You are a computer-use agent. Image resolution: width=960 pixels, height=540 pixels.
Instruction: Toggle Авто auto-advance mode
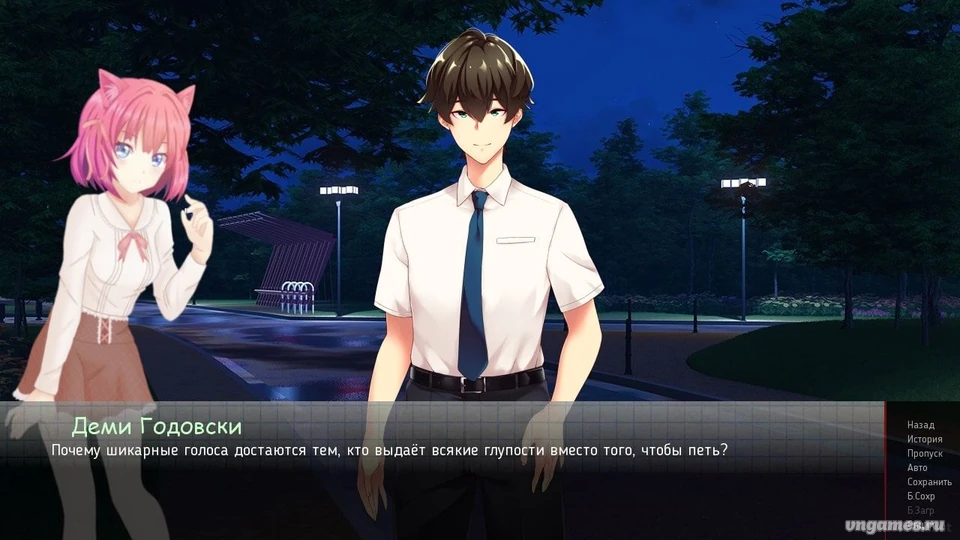click(917, 467)
